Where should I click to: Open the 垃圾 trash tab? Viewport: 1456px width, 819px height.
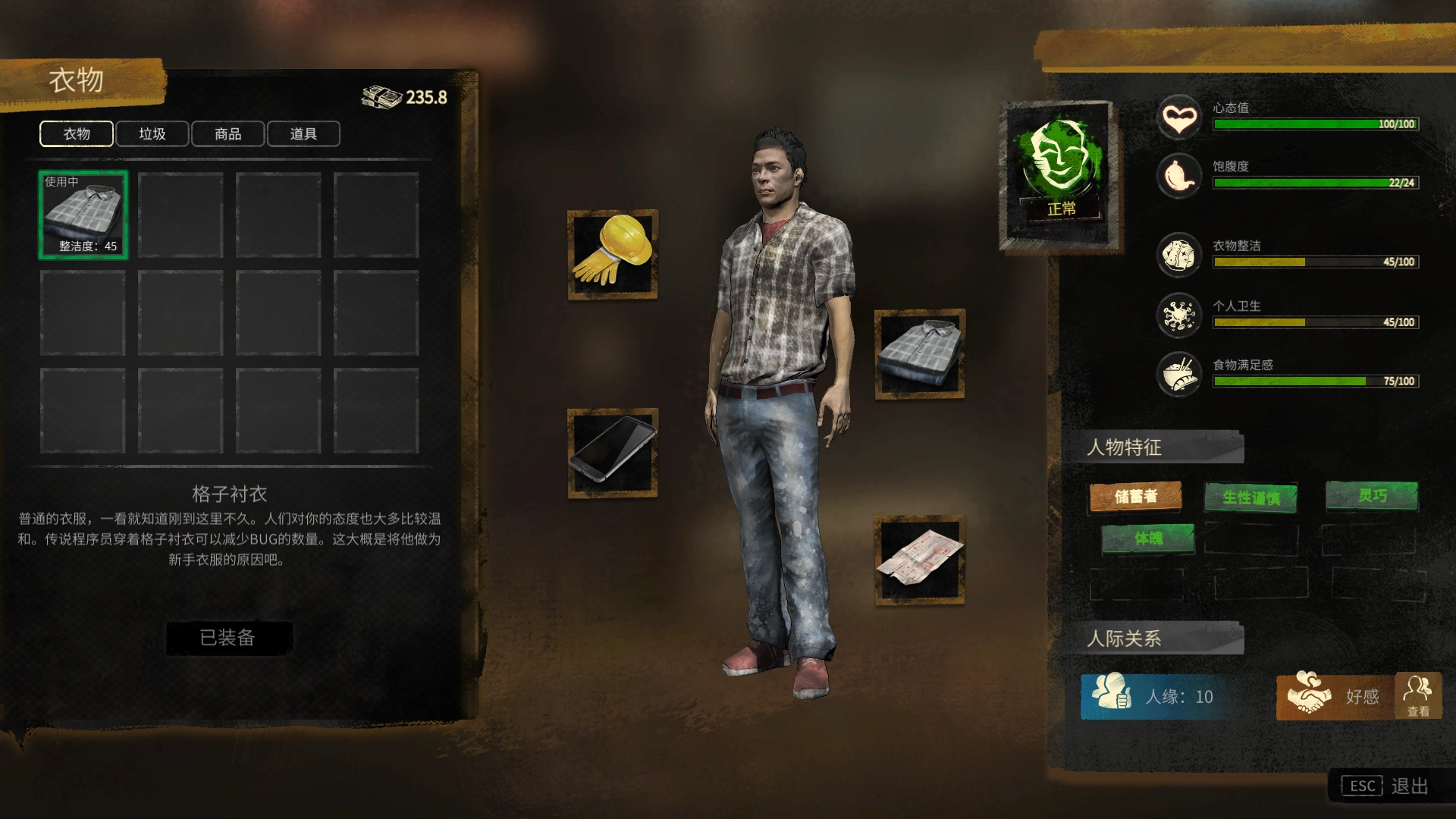(152, 134)
